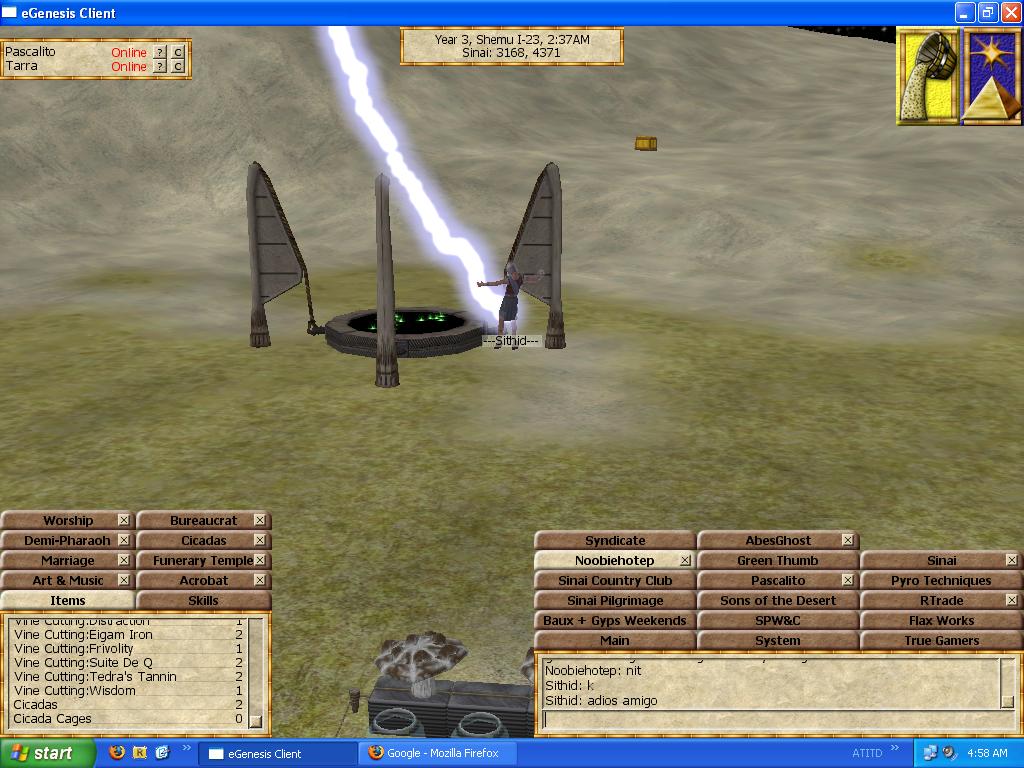Switch to Sinai Country Club chat
Screen dimensions: 1024x768
(x=614, y=580)
